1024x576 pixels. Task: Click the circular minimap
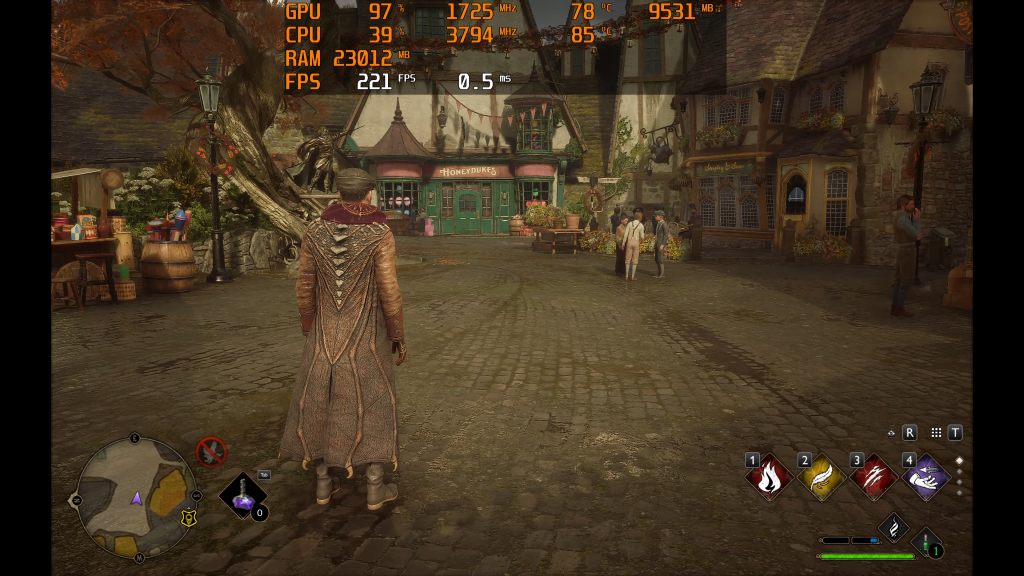point(136,497)
